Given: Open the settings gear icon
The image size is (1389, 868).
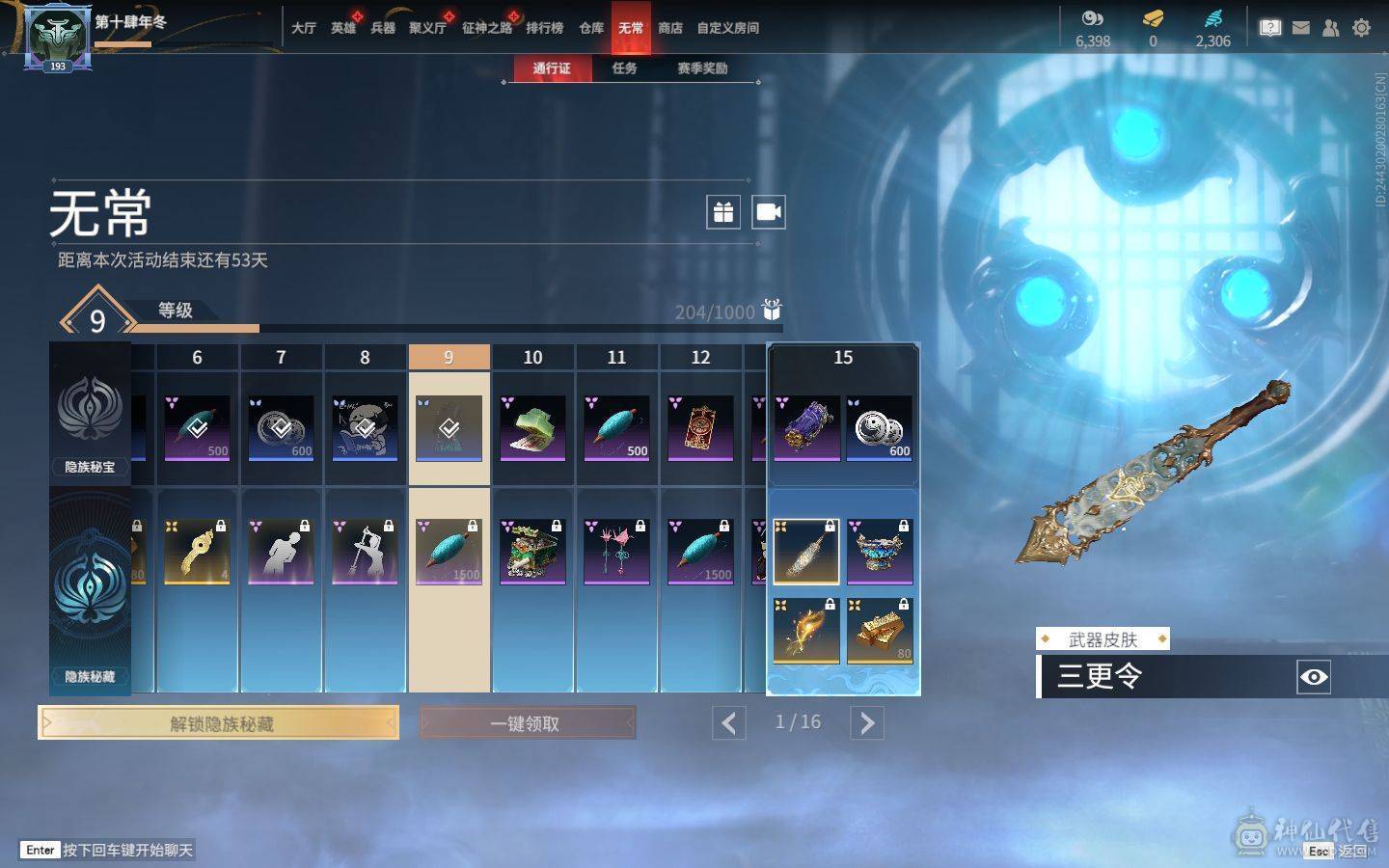Looking at the screenshot, I should 1361,28.
